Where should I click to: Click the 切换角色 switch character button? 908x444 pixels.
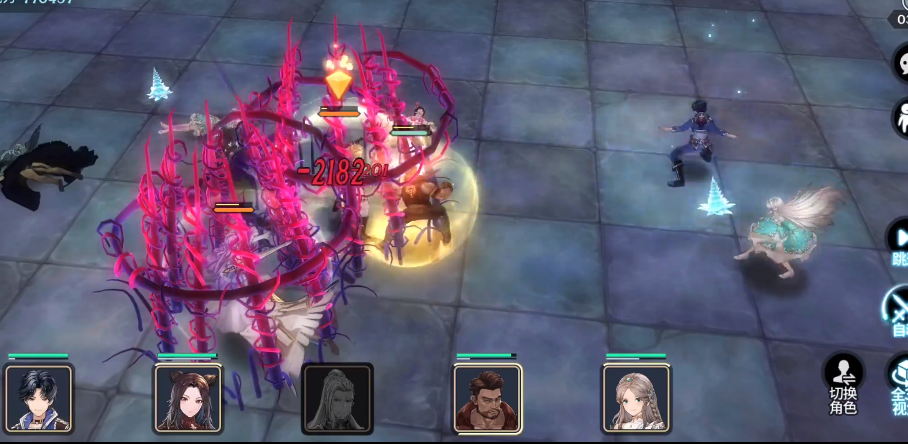[x=843, y=385]
